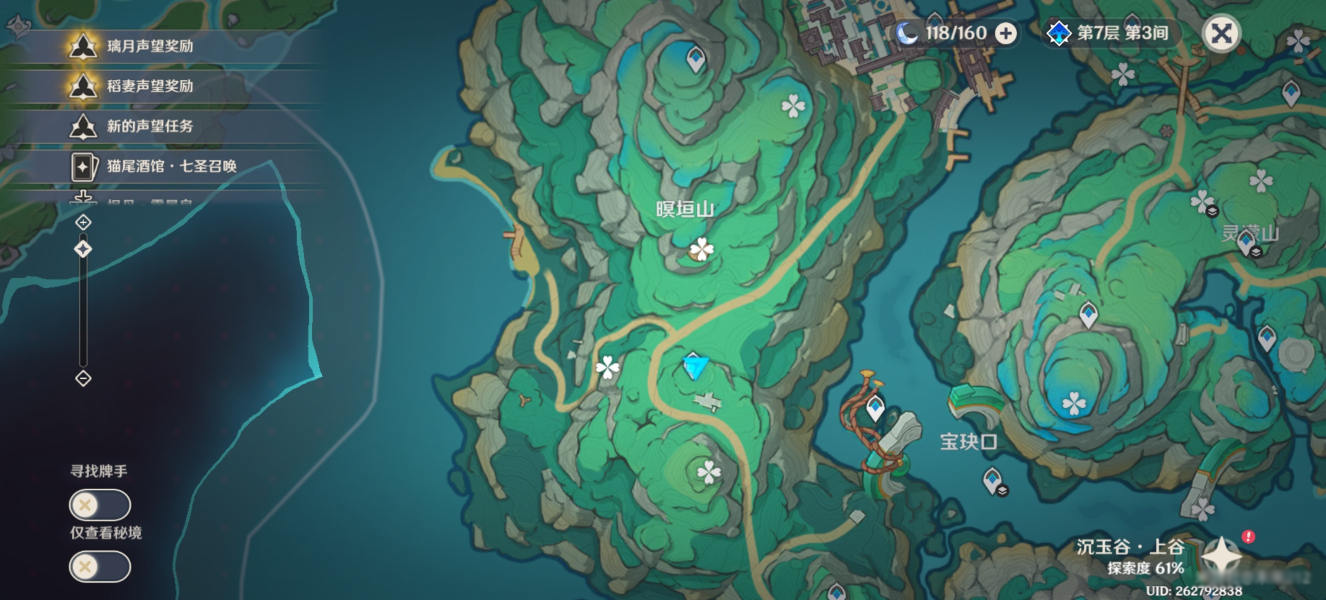Add original resin with the plus button
This screenshot has width=1326, height=600.
[1006, 33]
